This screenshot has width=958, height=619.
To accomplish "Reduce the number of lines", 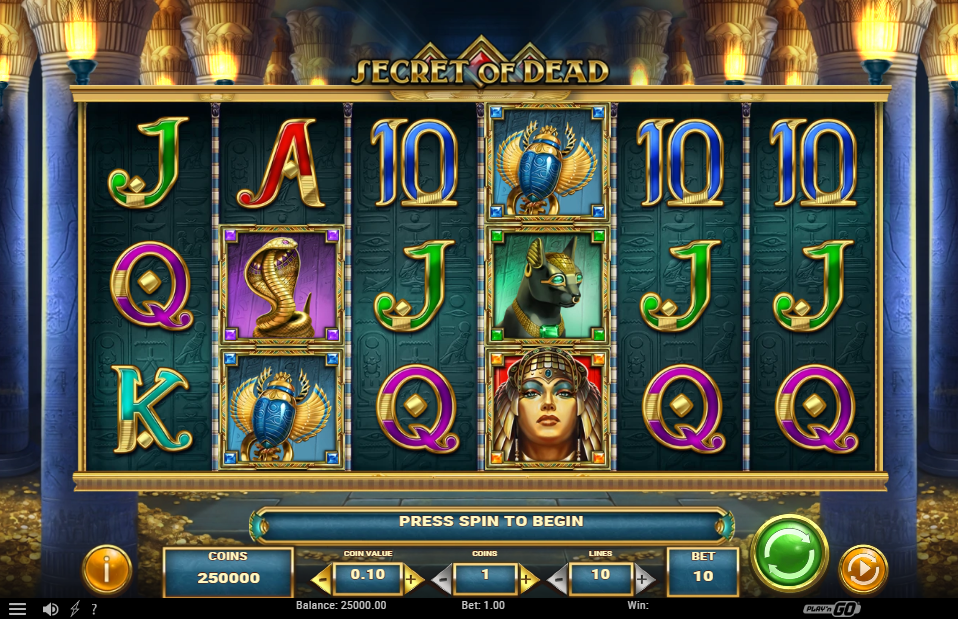I will coord(557,578).
